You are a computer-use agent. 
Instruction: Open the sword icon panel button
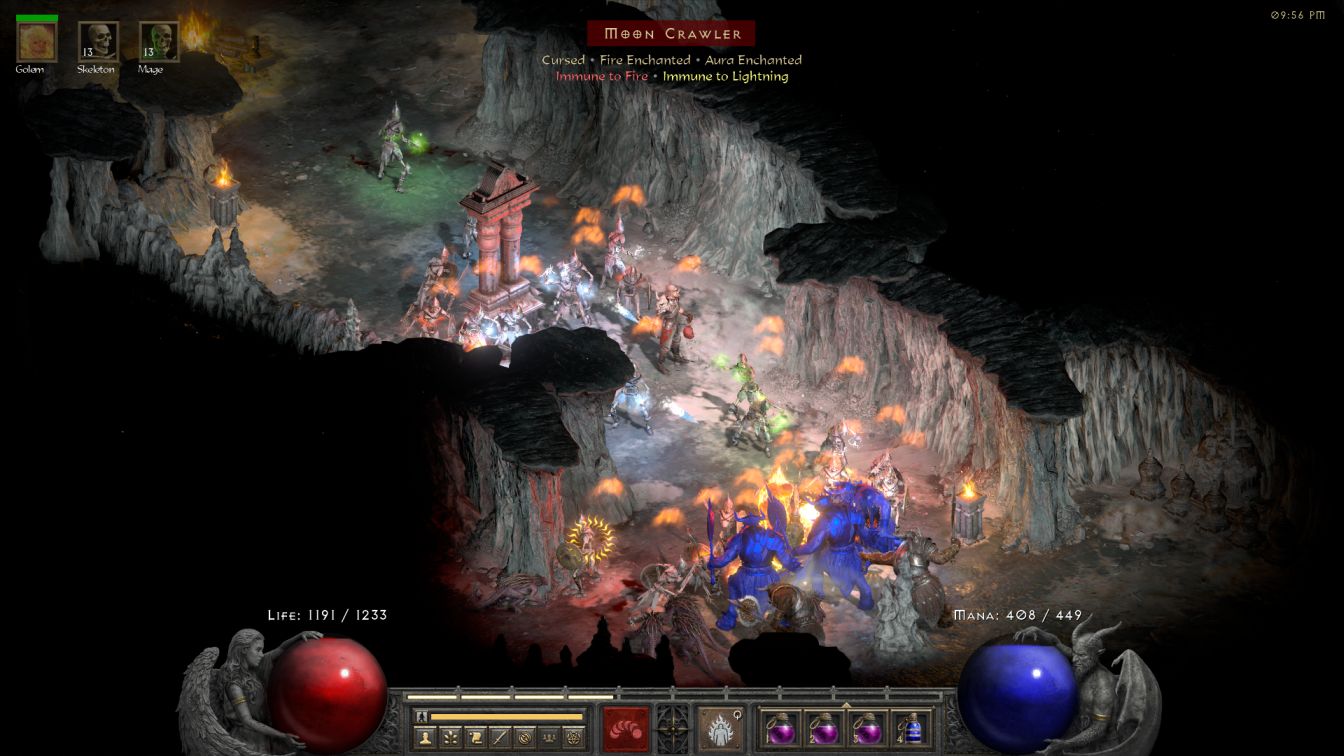pyautogui.click(x=499, y=738)
